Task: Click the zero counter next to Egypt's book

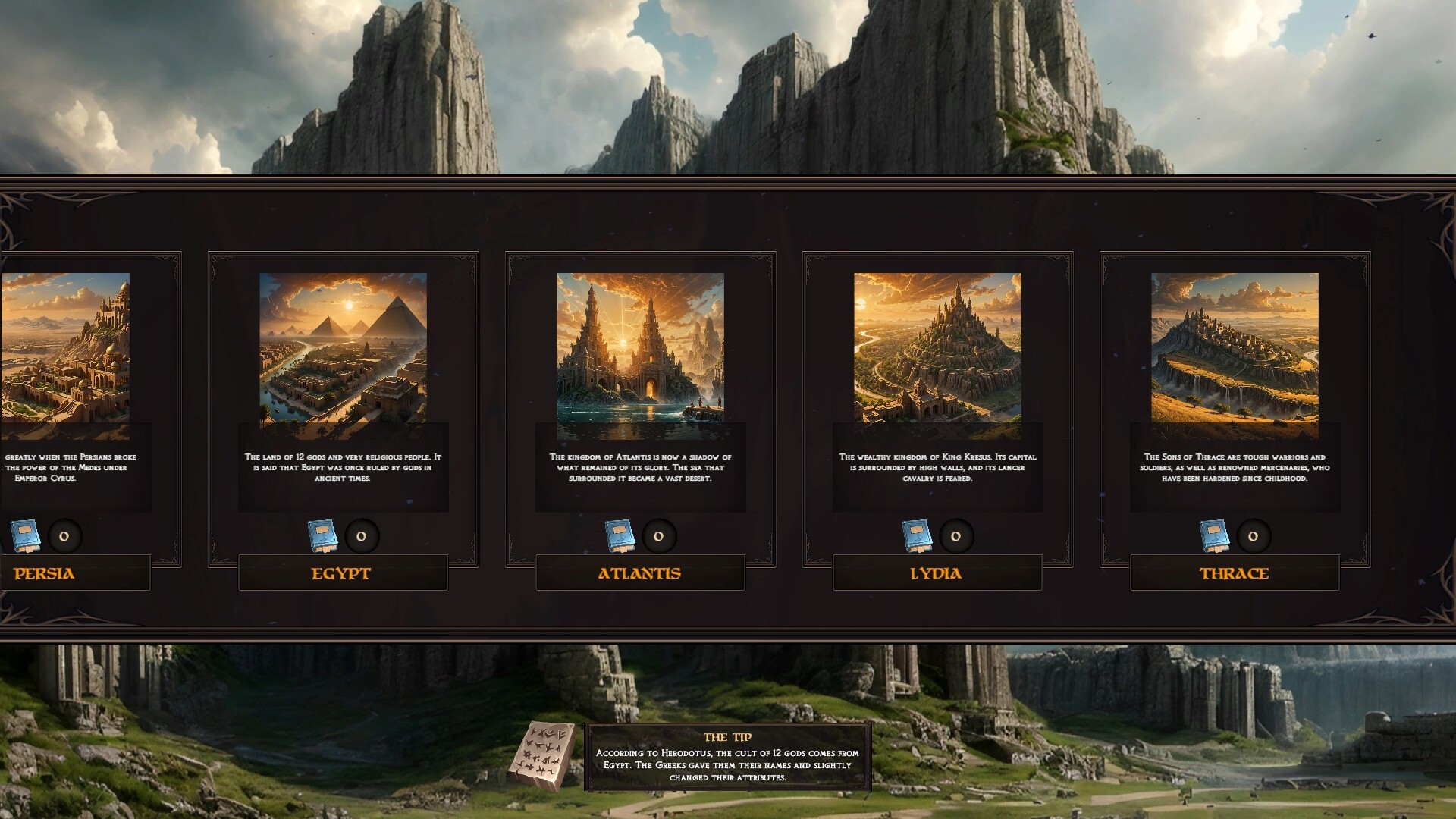Action: pos(362,536)
